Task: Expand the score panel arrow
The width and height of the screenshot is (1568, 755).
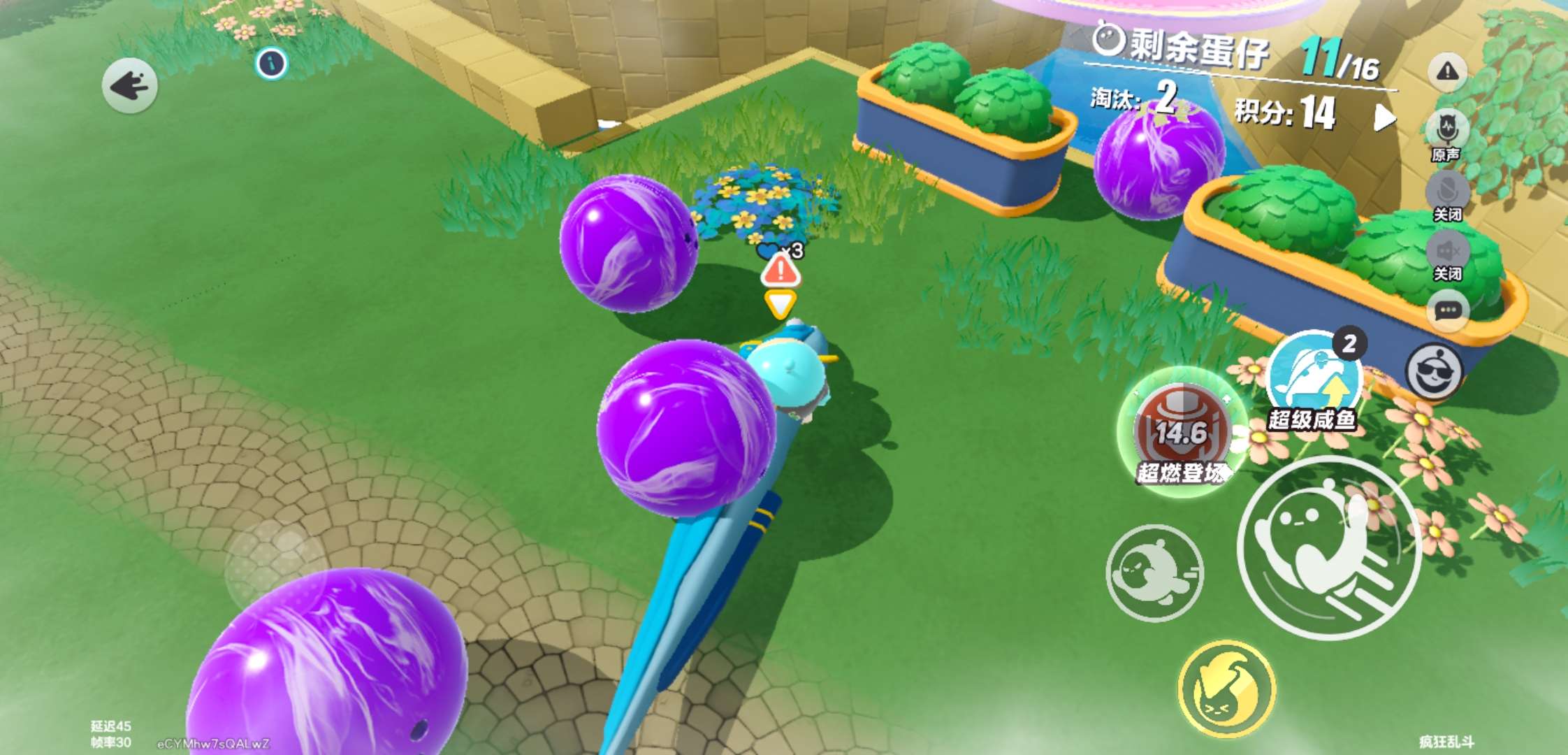Action: (1384, 117)
